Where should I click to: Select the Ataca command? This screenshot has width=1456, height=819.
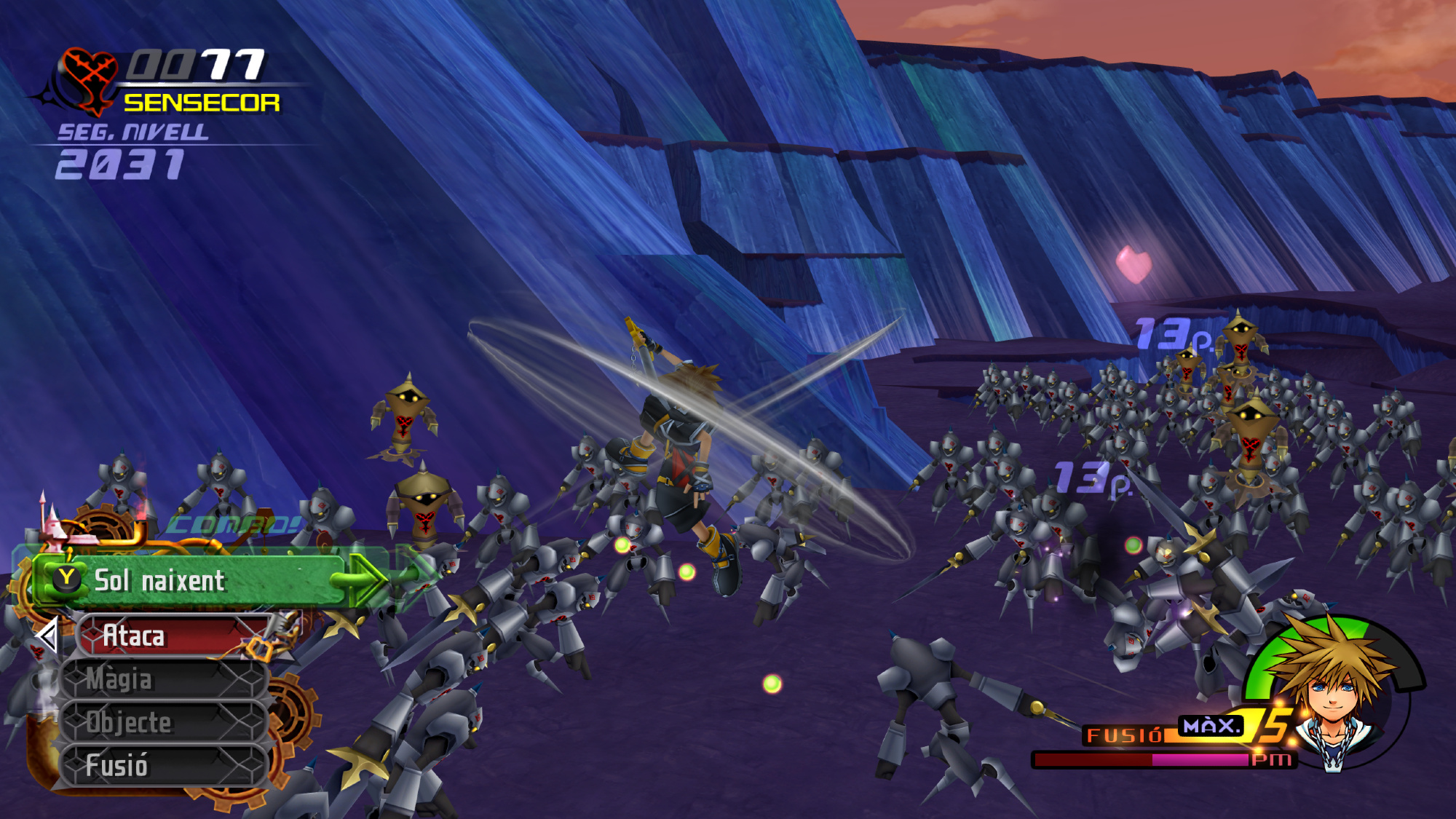click(x=173, y=636)
